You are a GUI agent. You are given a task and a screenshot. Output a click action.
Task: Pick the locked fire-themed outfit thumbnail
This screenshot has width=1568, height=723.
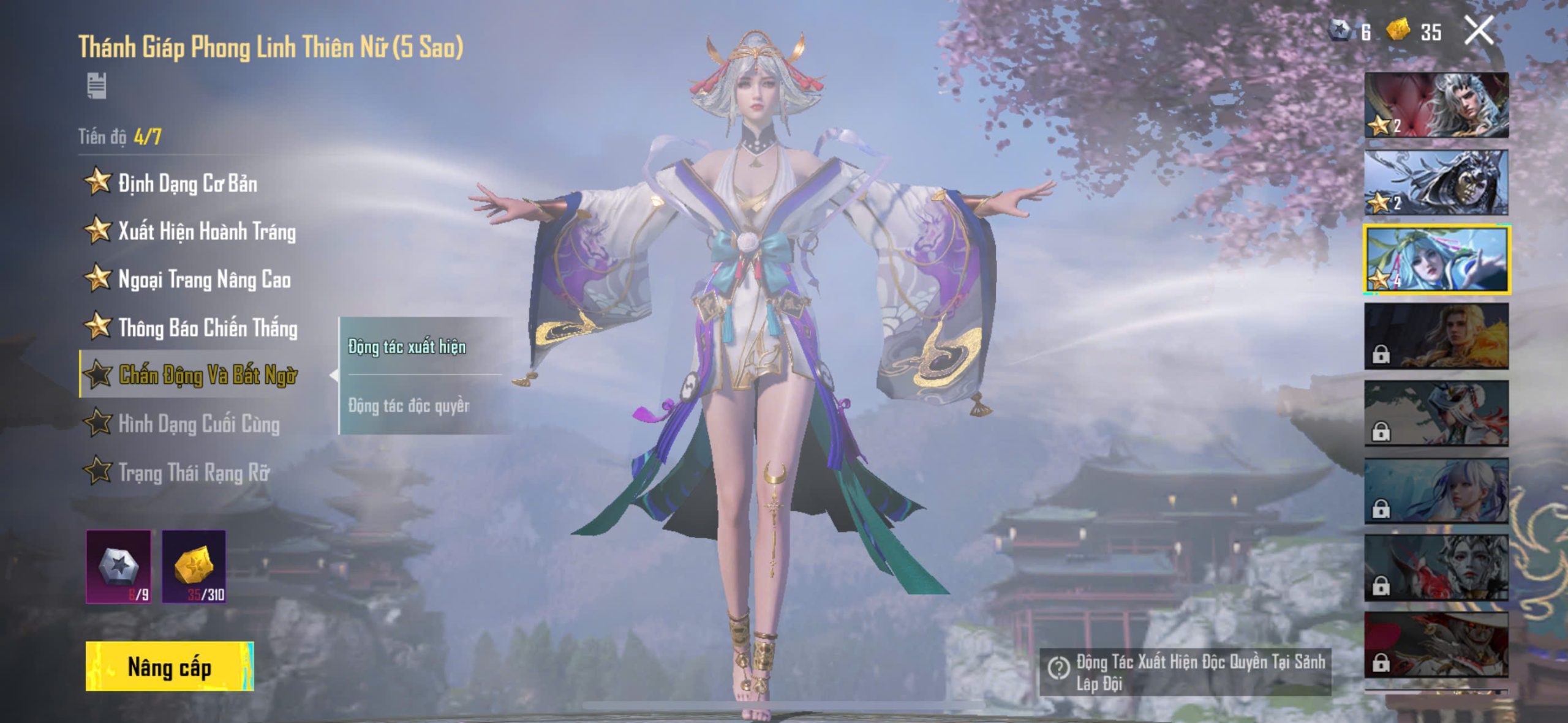(x=1436, y=337)
